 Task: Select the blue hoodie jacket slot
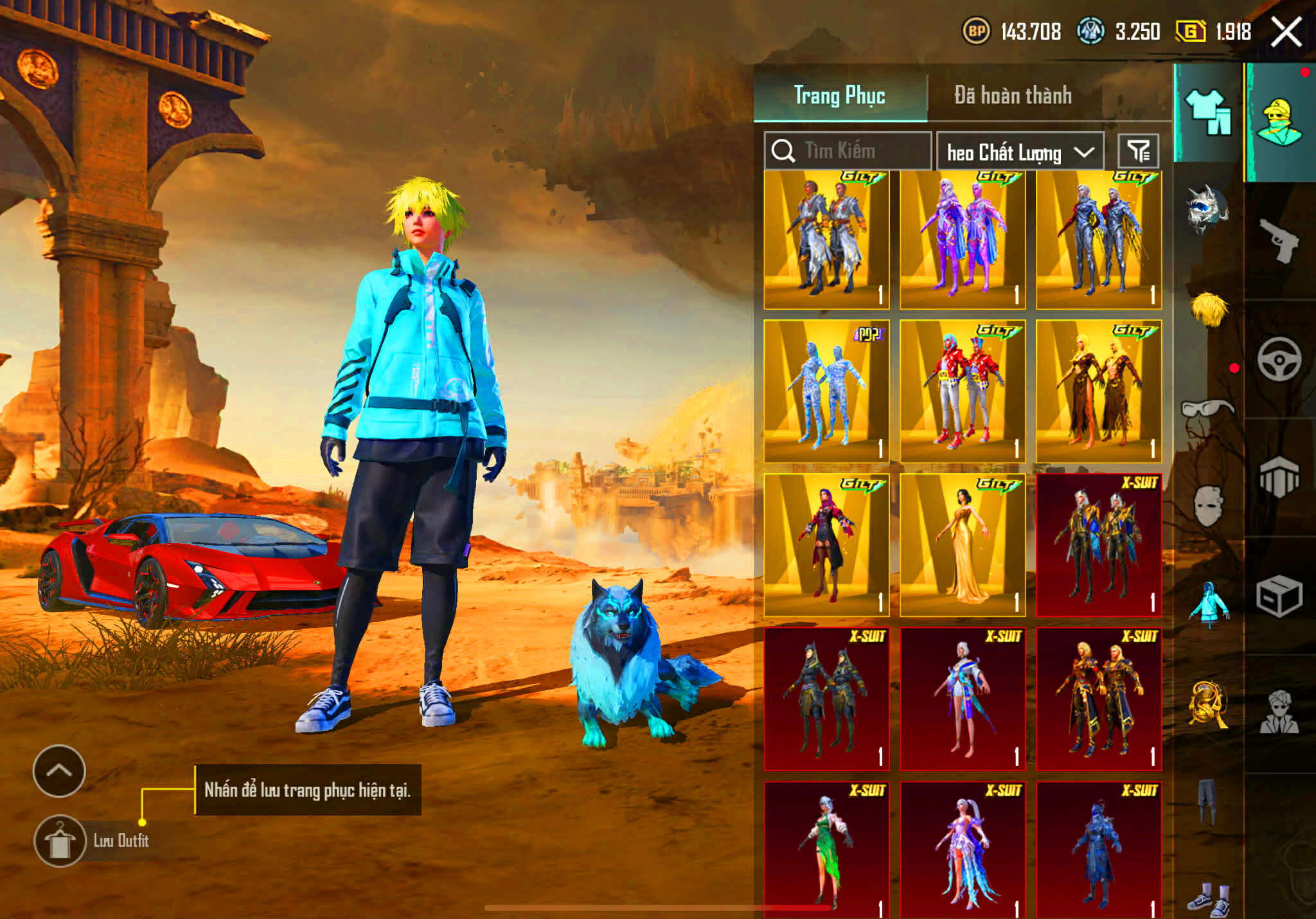coord(1209,603)
